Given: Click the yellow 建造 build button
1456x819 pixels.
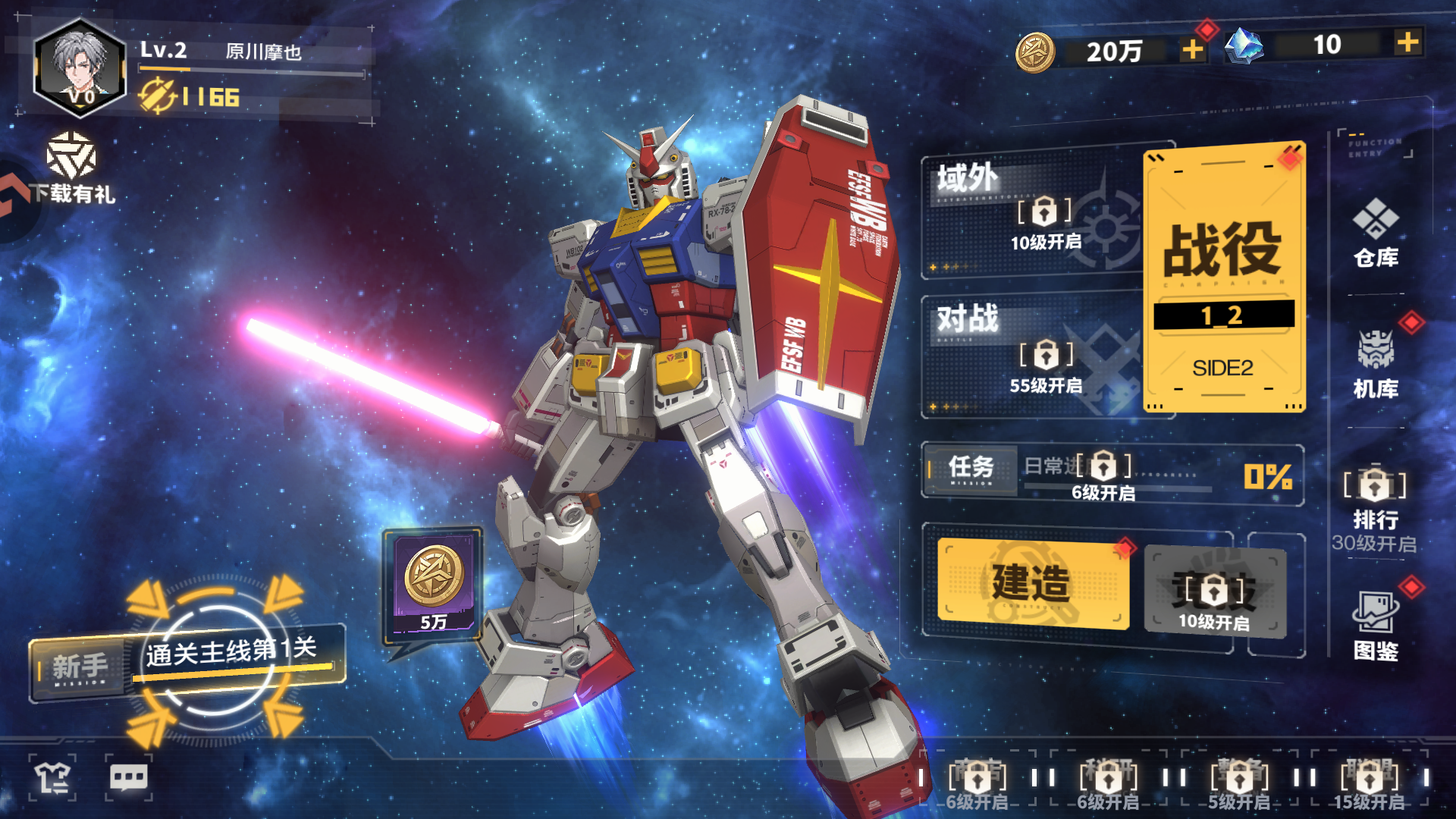Looking at the screenshot, I should point(1032,583).
